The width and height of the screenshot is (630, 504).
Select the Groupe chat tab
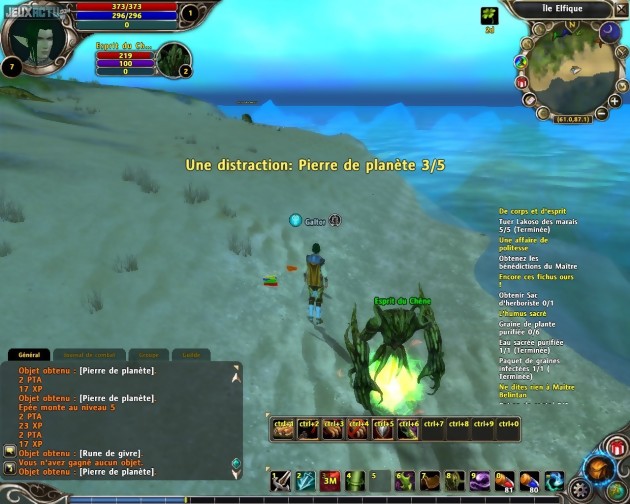(x=148, y=355)
